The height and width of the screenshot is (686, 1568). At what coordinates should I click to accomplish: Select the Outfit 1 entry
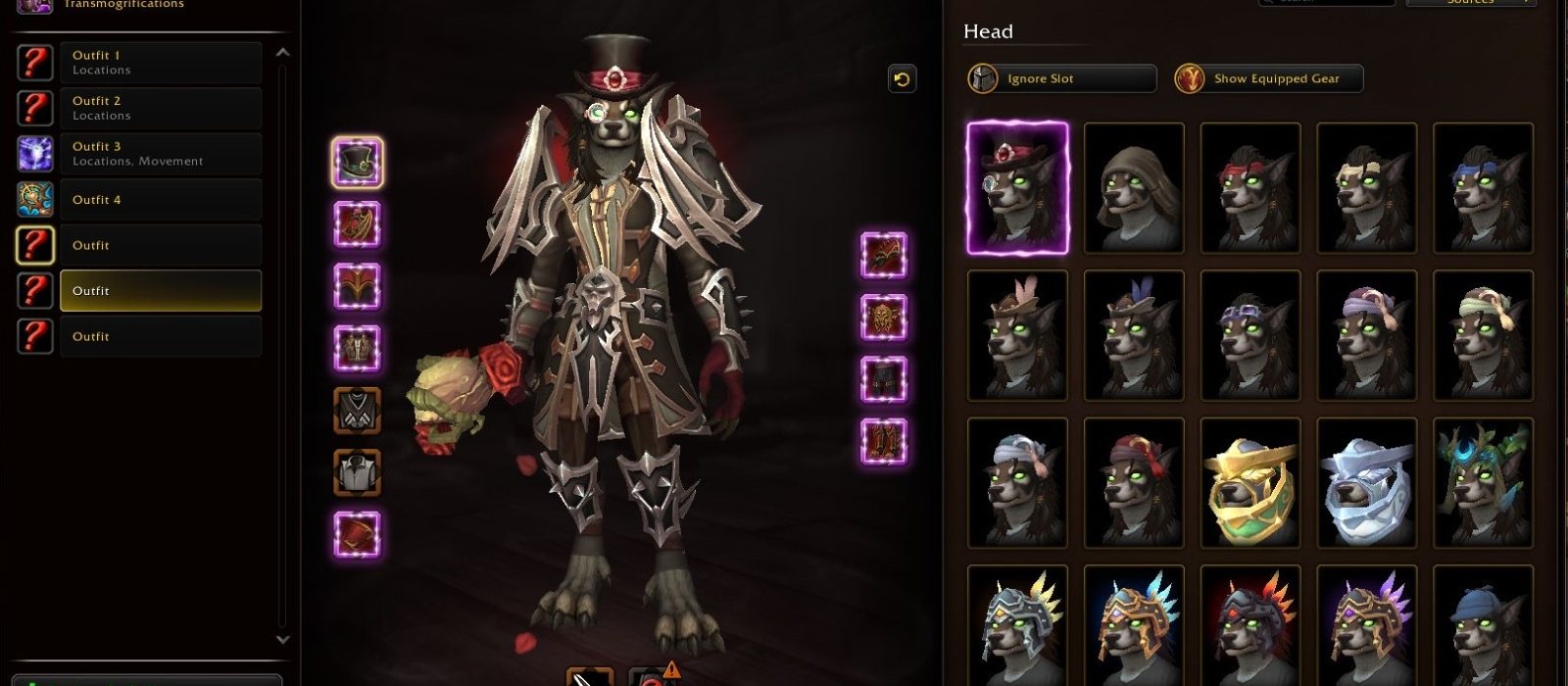click(160, 63)
